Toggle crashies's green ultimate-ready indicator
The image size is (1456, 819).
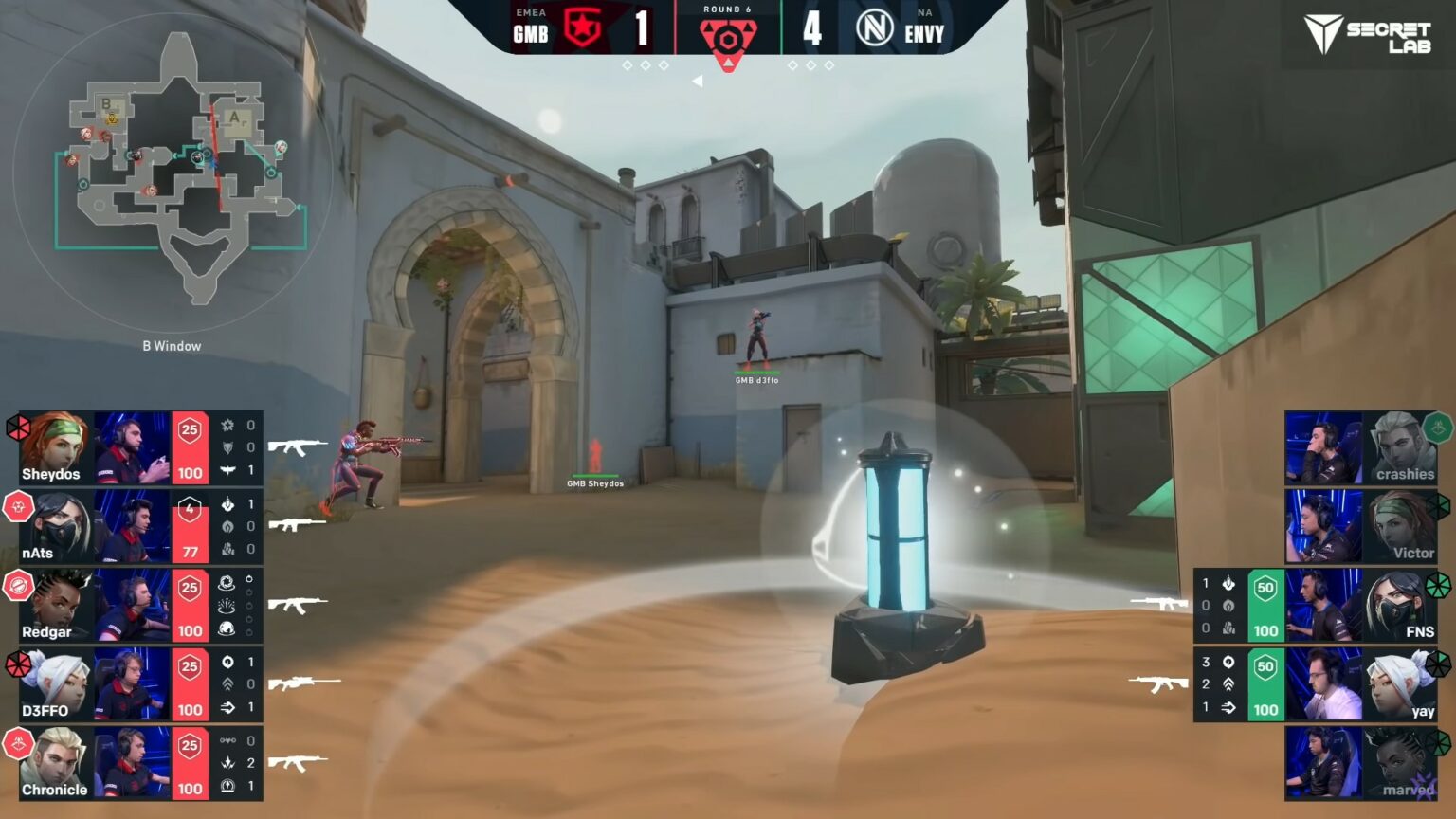pyautogui.click(x=1440, y=428)
